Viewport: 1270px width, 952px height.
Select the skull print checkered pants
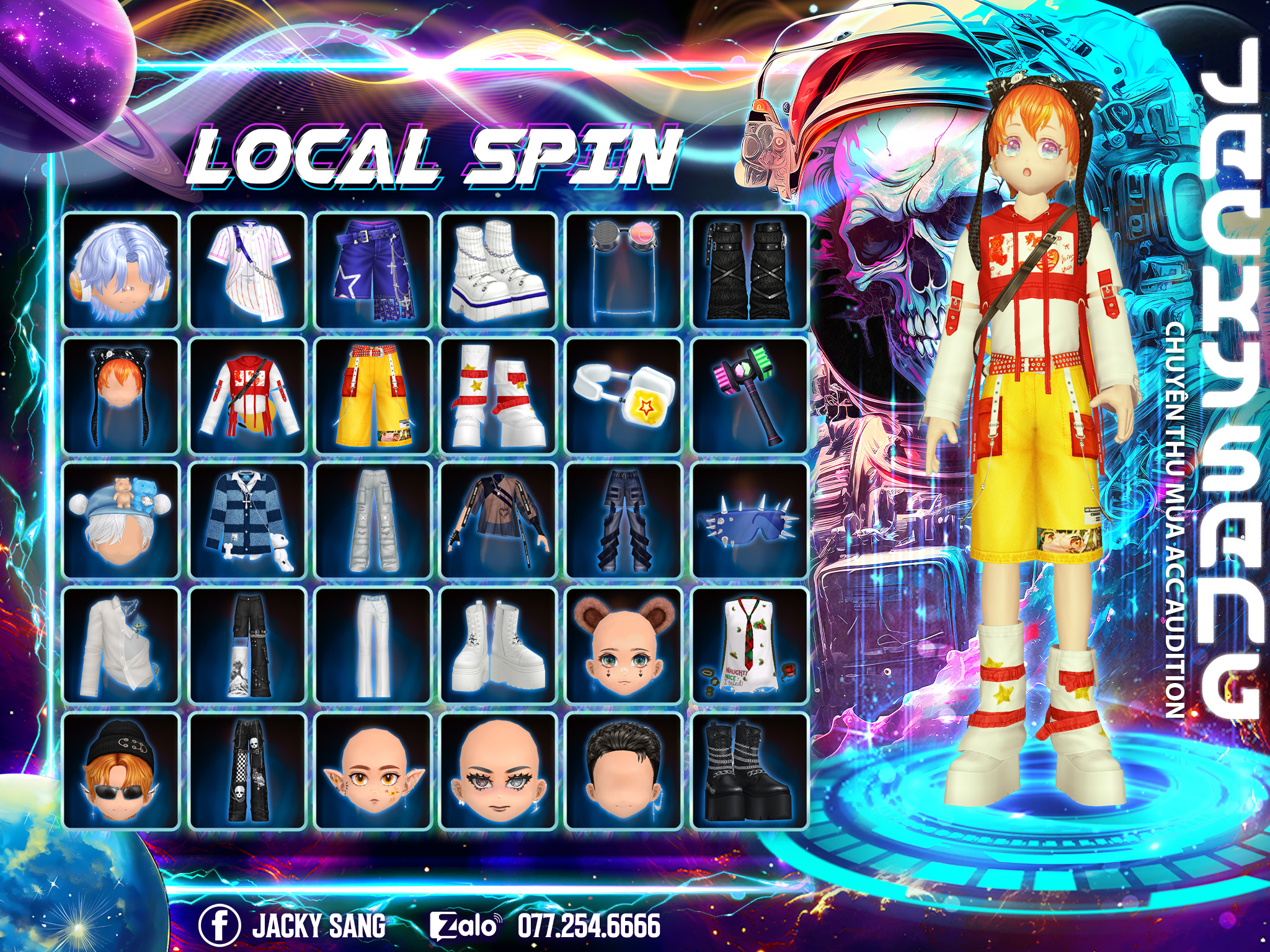[247, 772]
